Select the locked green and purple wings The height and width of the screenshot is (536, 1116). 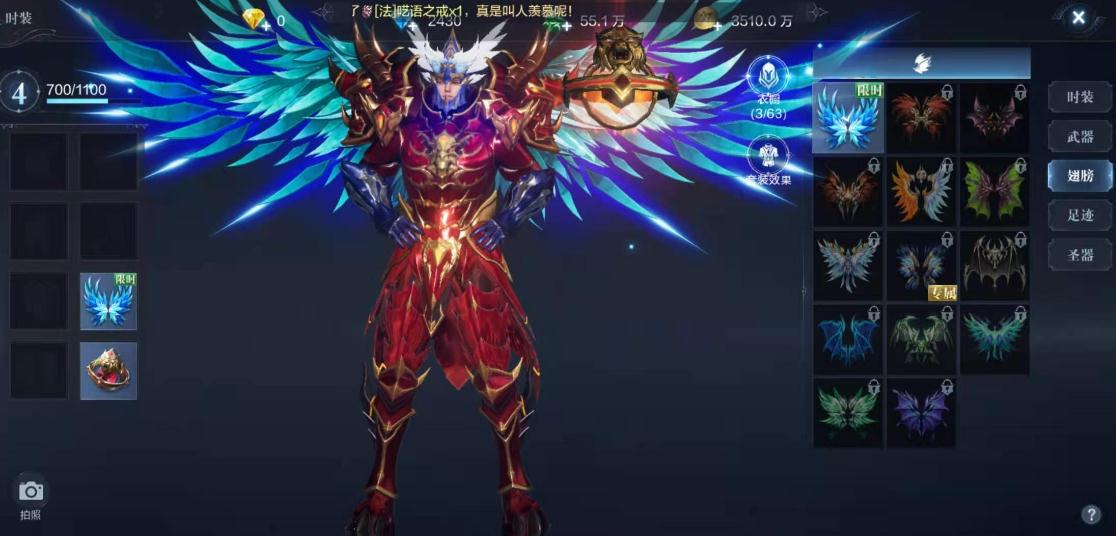click(x=994, y=191)
